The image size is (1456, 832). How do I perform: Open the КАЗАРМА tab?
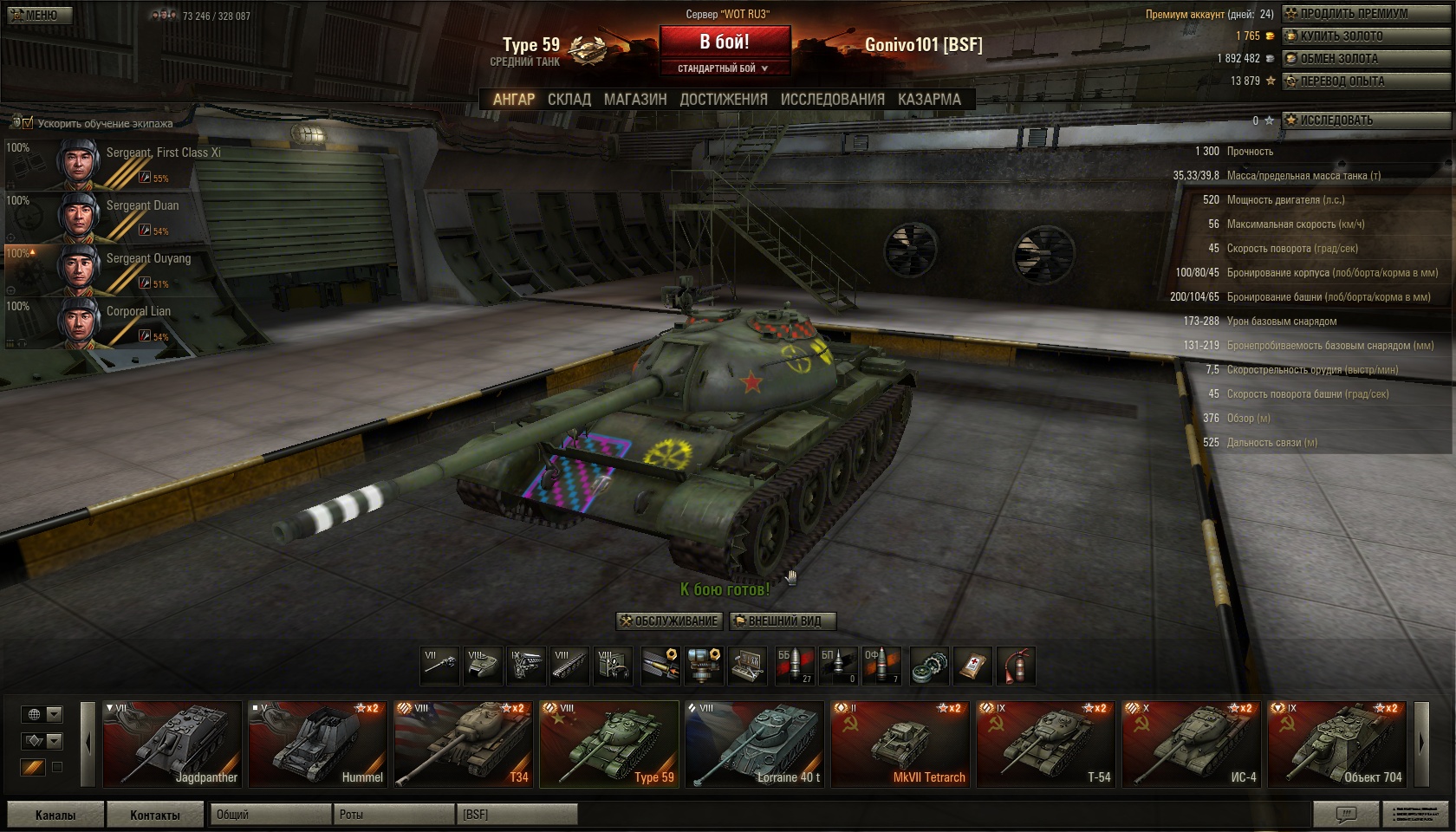(929, 100)
